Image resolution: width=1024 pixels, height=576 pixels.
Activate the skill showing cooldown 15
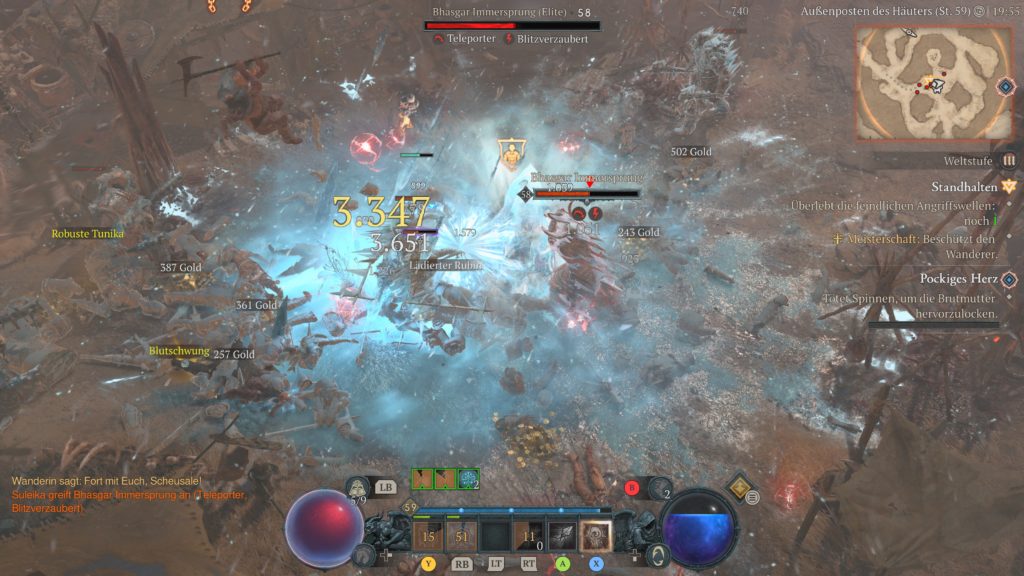coord(429,536)
